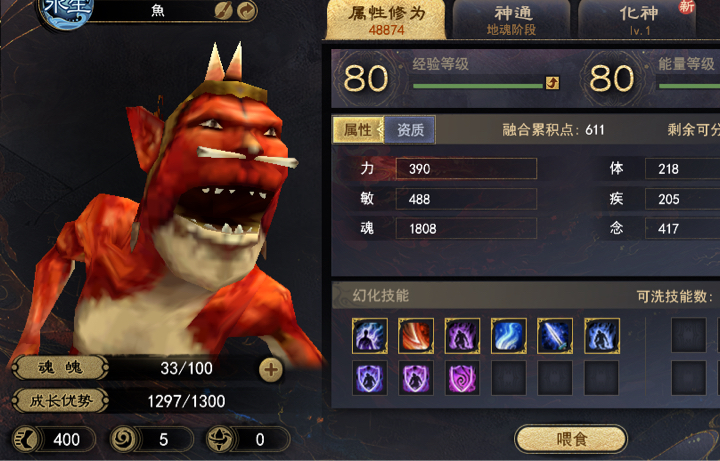Click the arrow share icon beside the pet name
Image resolution: width=720 pixels, height=461 pixels.
click(x=246, y=10)
